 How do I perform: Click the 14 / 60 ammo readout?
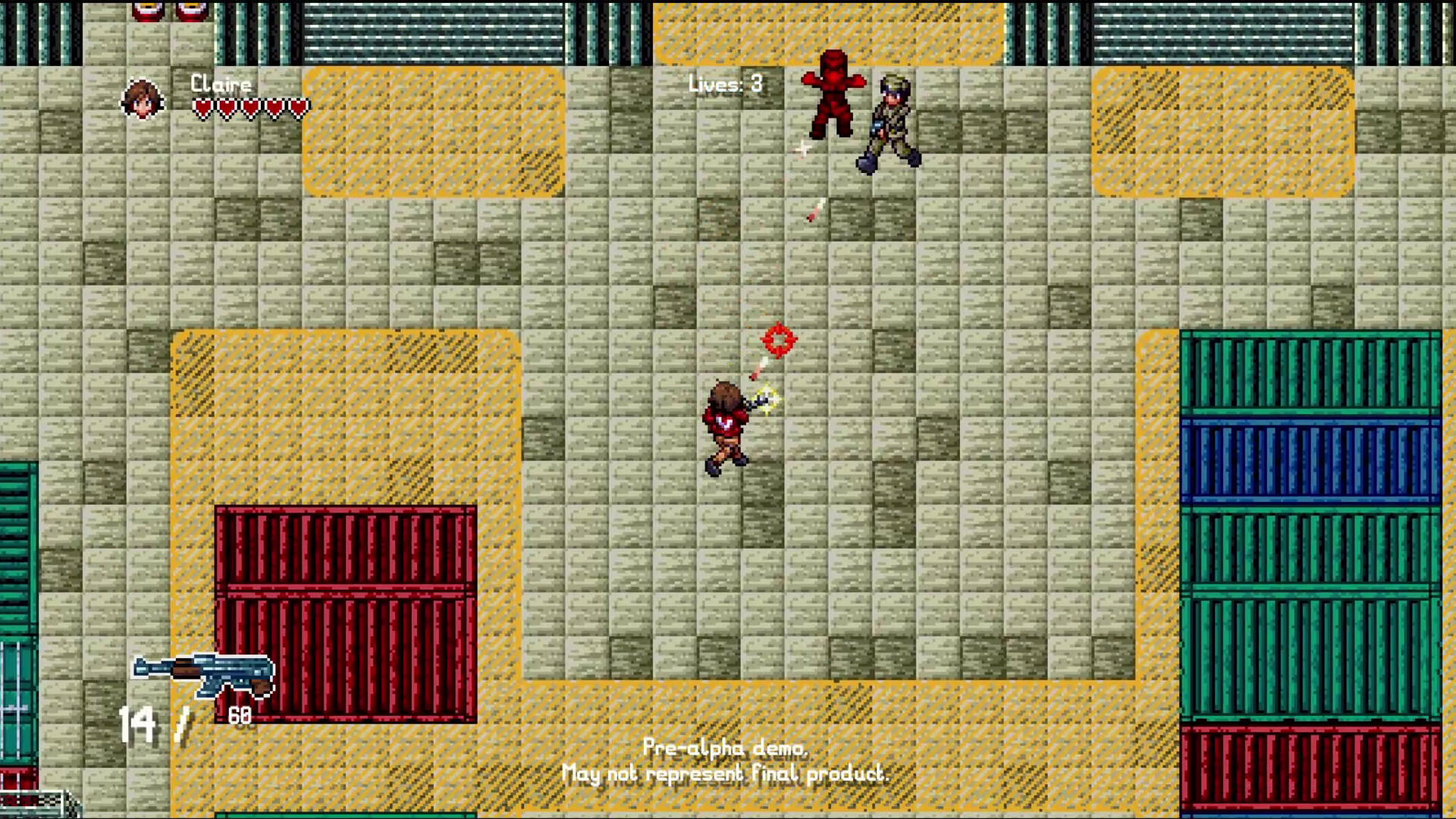click(188, 719)
